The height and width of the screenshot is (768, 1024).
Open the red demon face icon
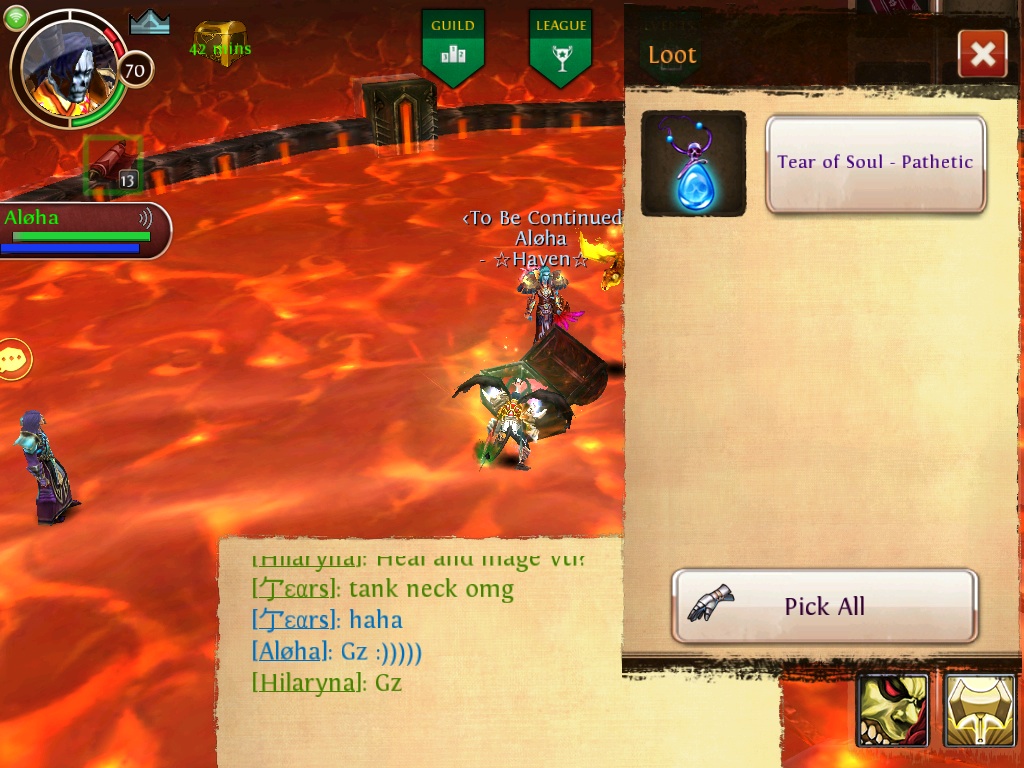[892, 711]
